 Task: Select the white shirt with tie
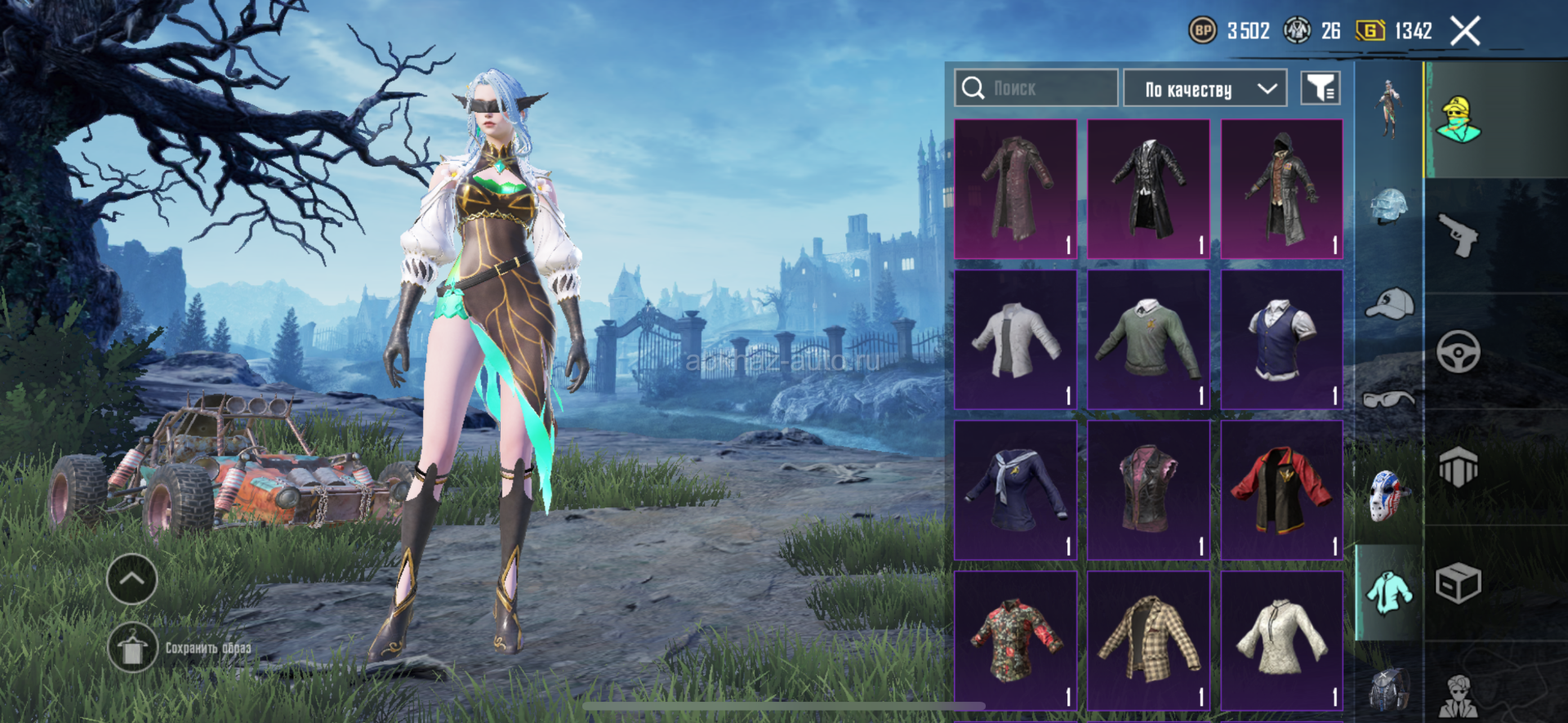click(1015, 339)
